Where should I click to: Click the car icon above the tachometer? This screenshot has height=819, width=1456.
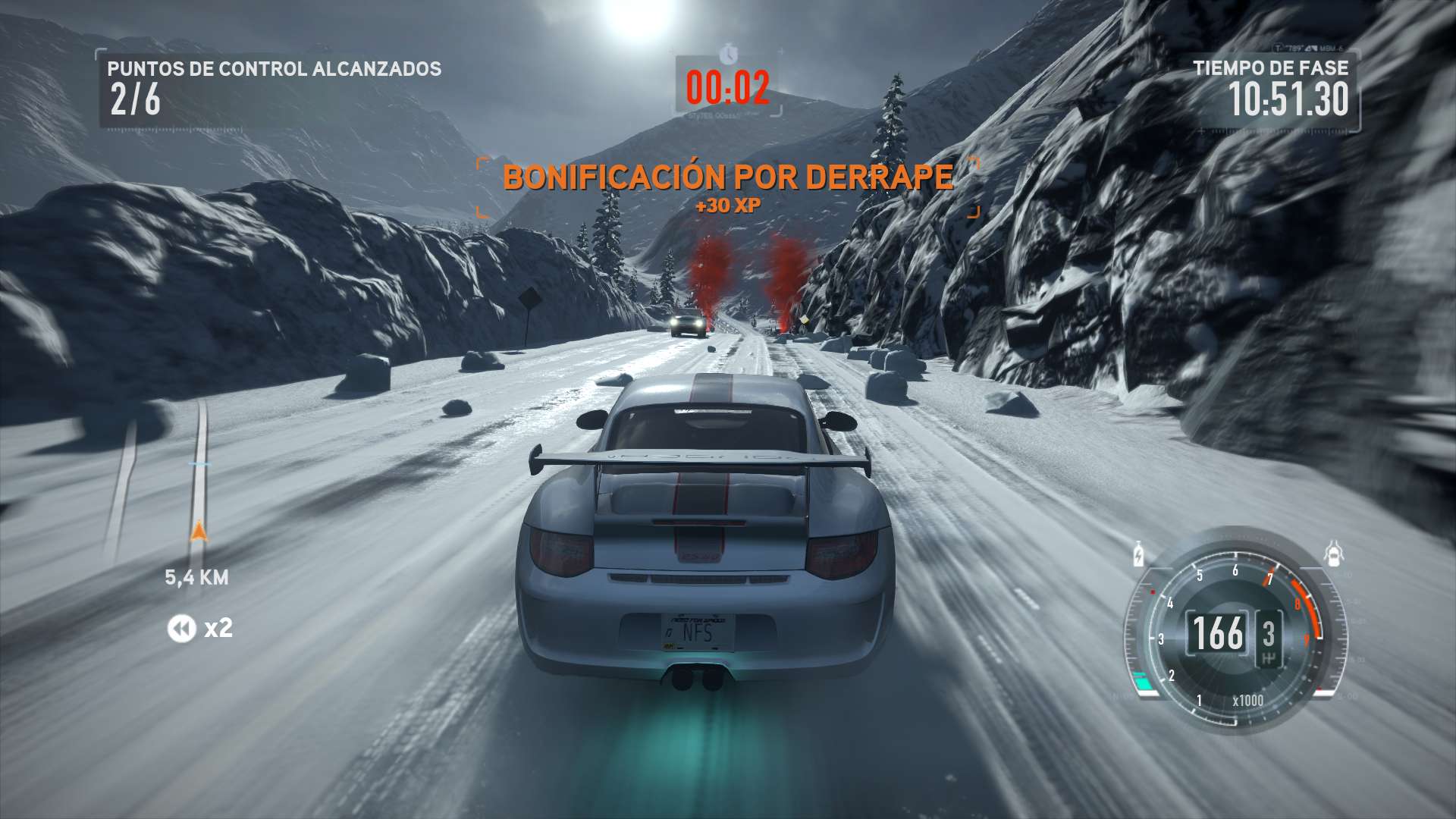pyautogui.click(x=1335, y=554)
